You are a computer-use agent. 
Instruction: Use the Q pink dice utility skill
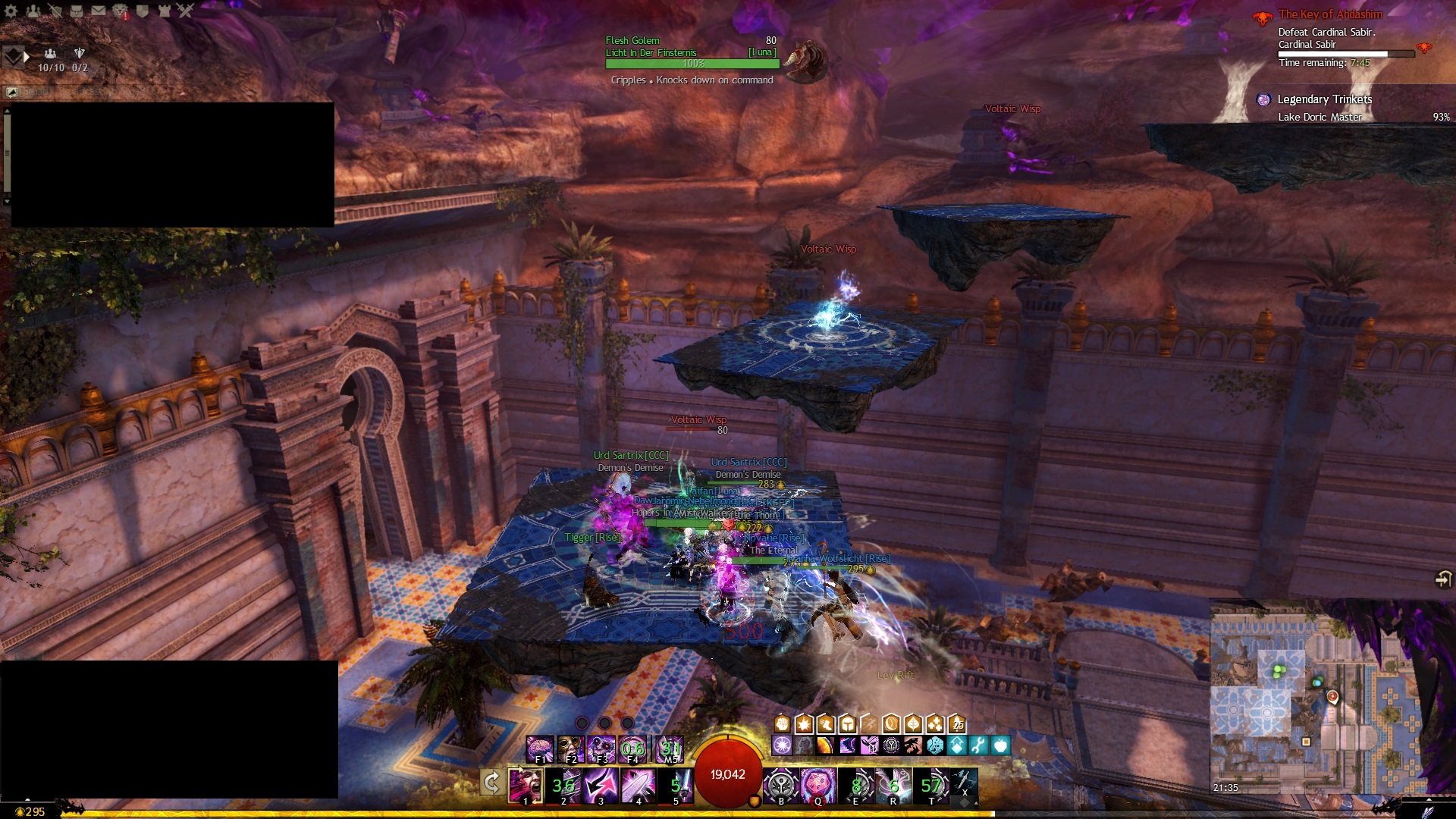click(818, 785)
